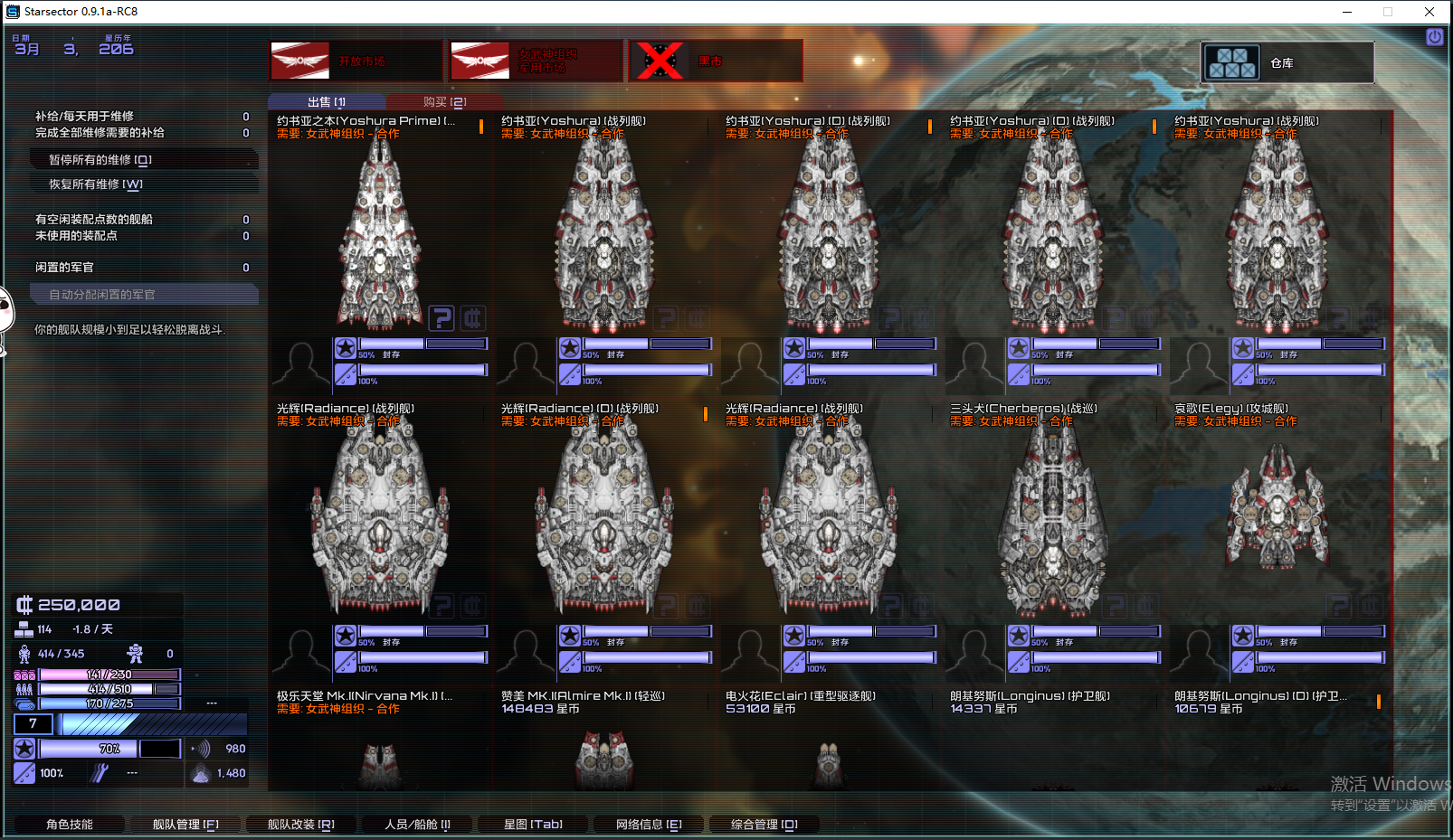Screen dimensions: 1453x840
Task: Open 舰队管理 fleet management
Action: pyautogui.click(x=185, y=825)
